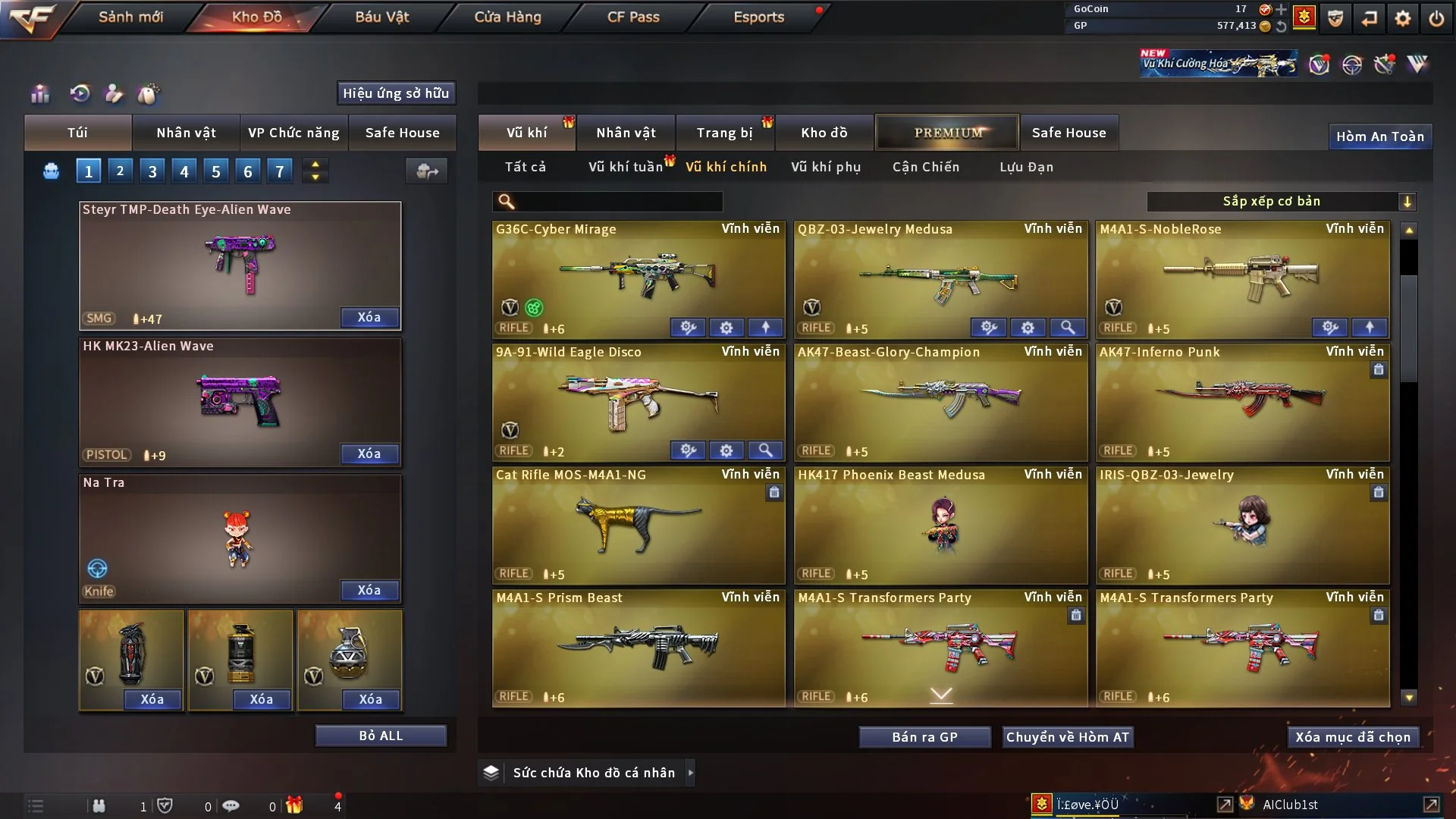Open the gear settings icon
Viewport: 1456px width, 819px height.
pos(1403,17)
